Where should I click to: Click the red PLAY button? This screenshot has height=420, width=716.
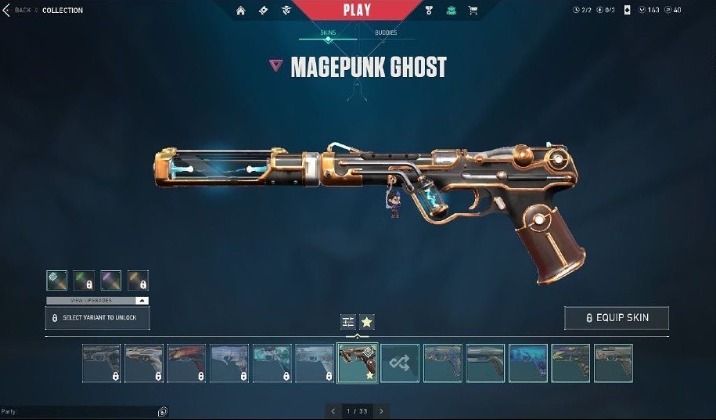click(x=356, y=10)
